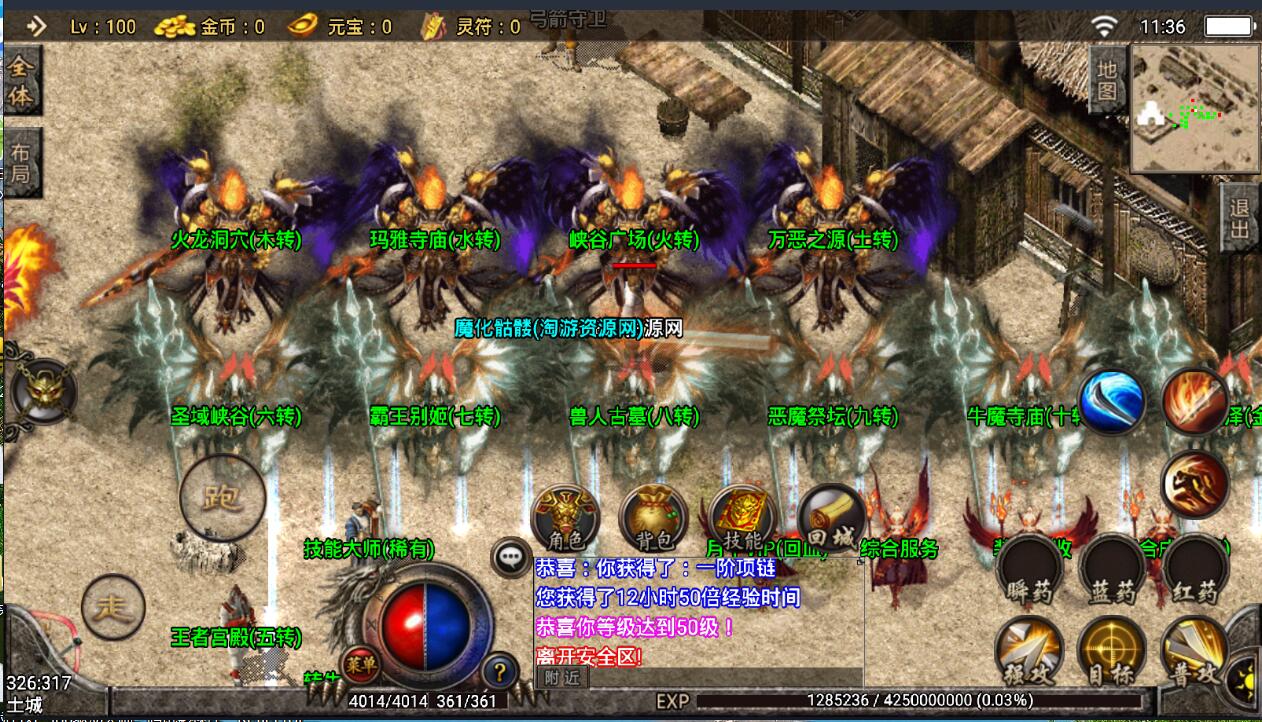1262x722 pixels.
Task: Tap the 退出 exit button
Action: tap(1240, 218)
